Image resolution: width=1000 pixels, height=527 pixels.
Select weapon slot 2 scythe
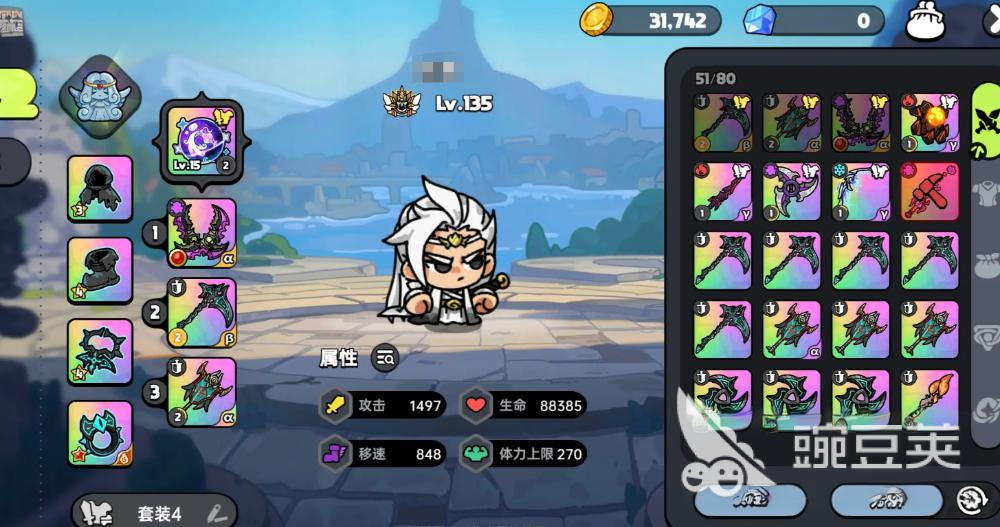pyautogui.click(x=202, y=312)
